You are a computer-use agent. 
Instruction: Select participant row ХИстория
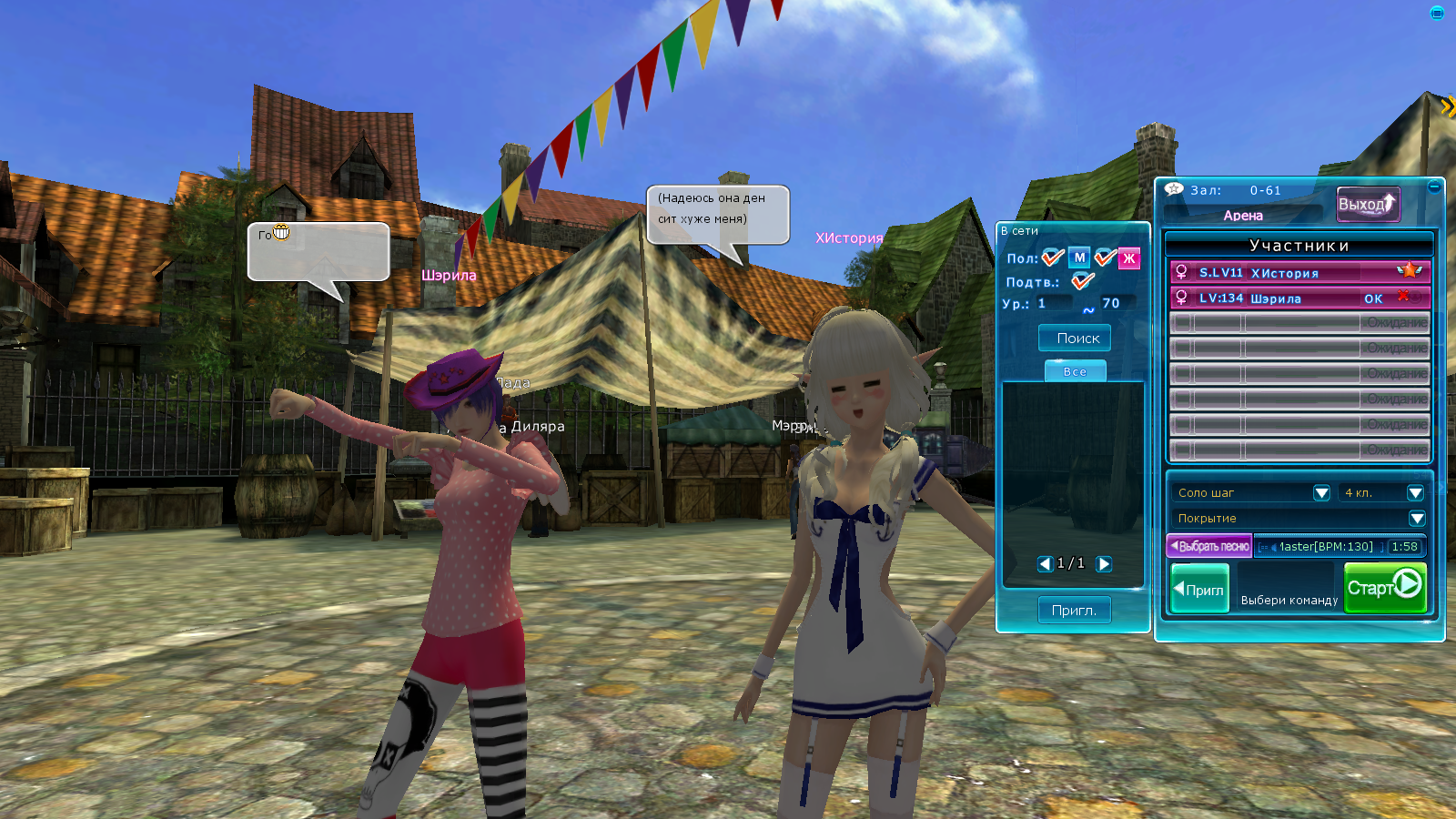(x=1292, y=272)
